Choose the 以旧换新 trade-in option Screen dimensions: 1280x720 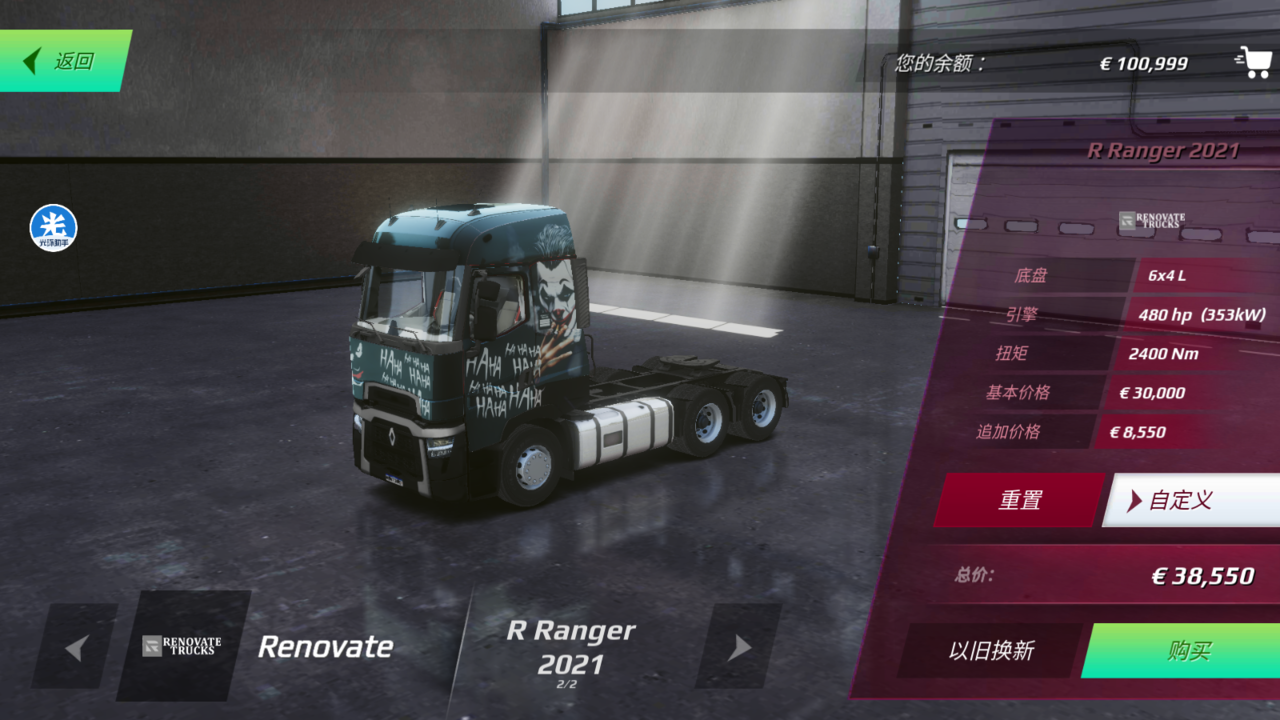[x=990, y=651]
